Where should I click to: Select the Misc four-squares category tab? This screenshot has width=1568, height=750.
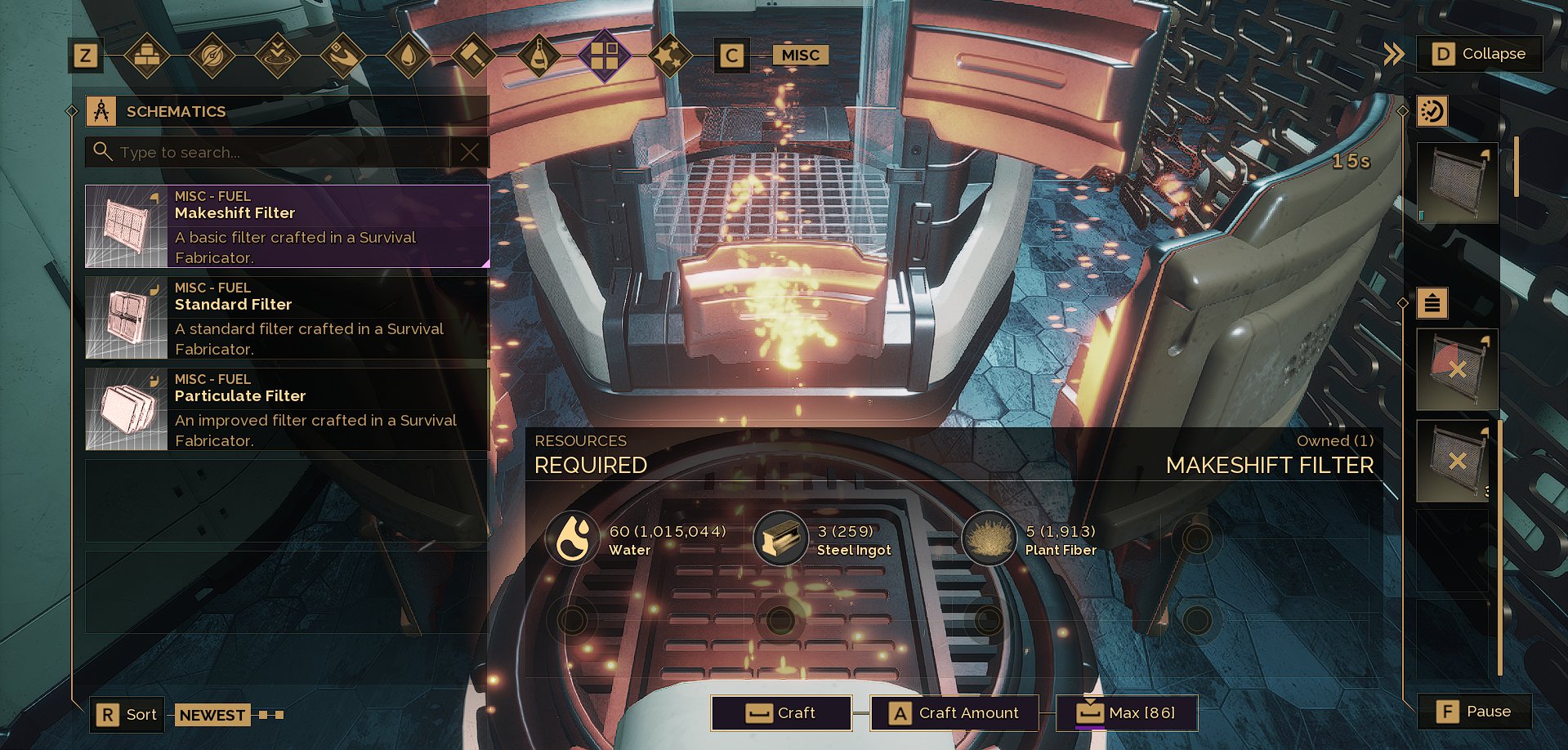[605, 56]
